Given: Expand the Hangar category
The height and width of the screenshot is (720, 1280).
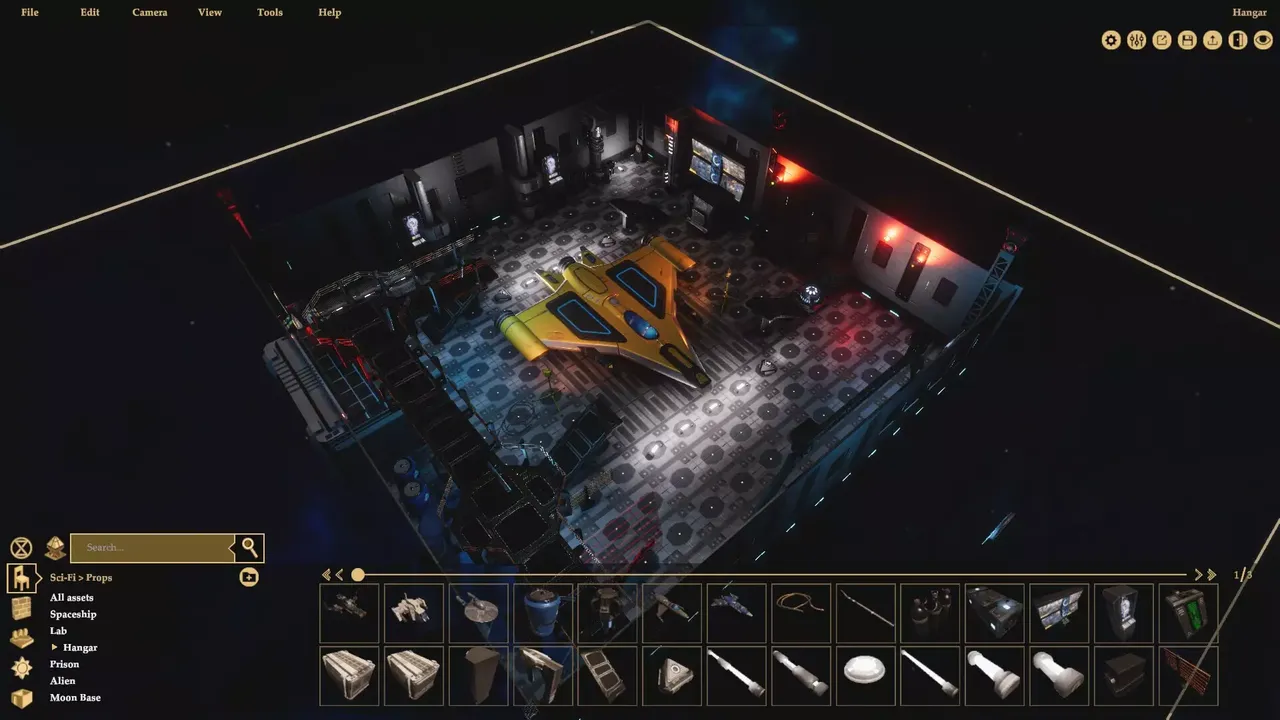Looking at the screenshot, I should pyautogui.click(x=56, y=647).
